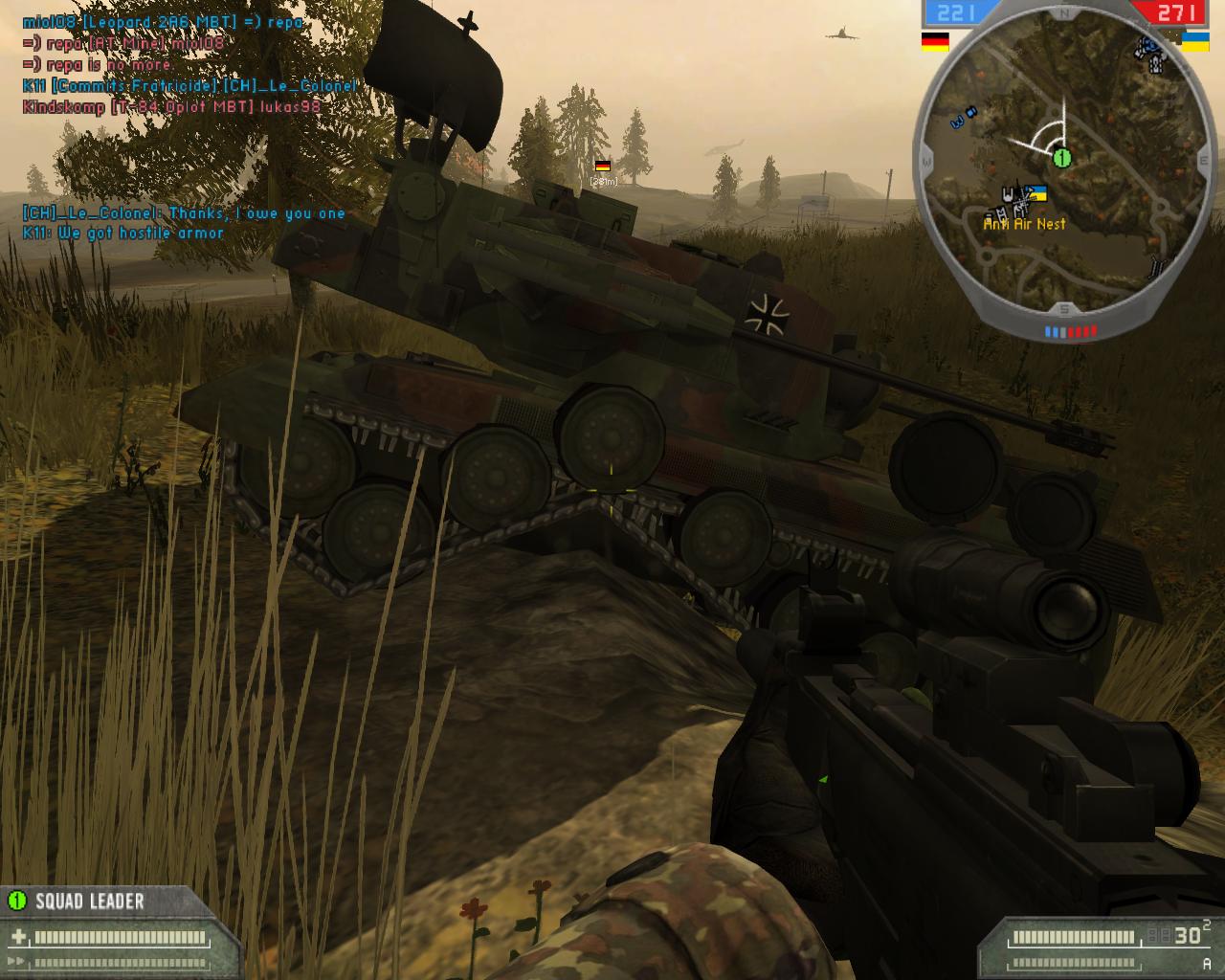The image size is (1225, 980).
Task: Click the green squad leader marker on minimap
Action: coord(1060,157)
